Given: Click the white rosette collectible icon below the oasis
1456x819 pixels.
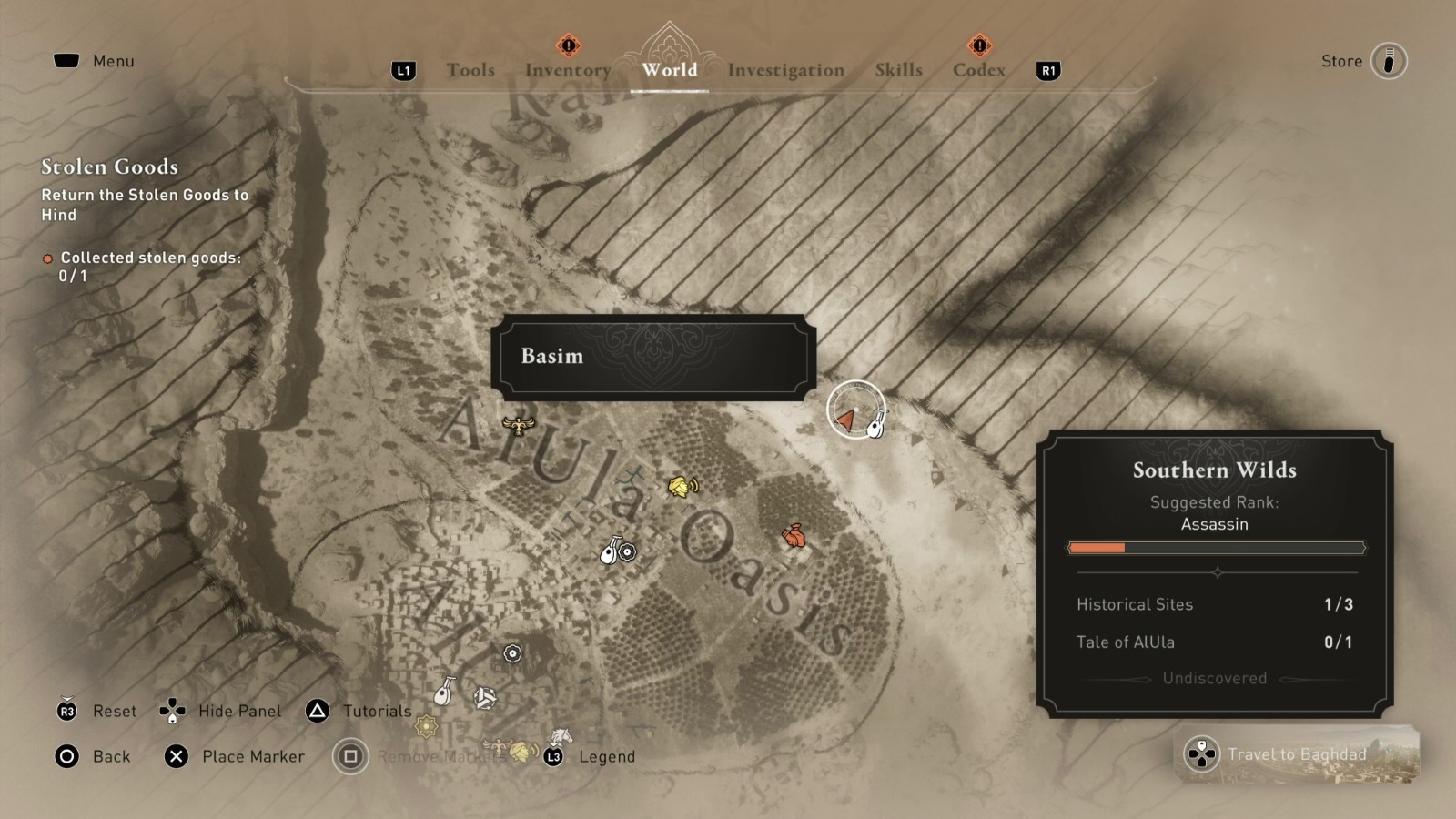Looking at the screenshot, I should point(512,652).
